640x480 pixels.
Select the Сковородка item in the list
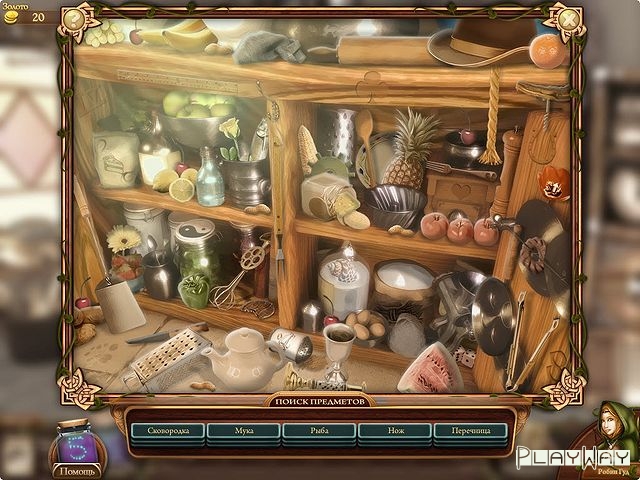167,432
